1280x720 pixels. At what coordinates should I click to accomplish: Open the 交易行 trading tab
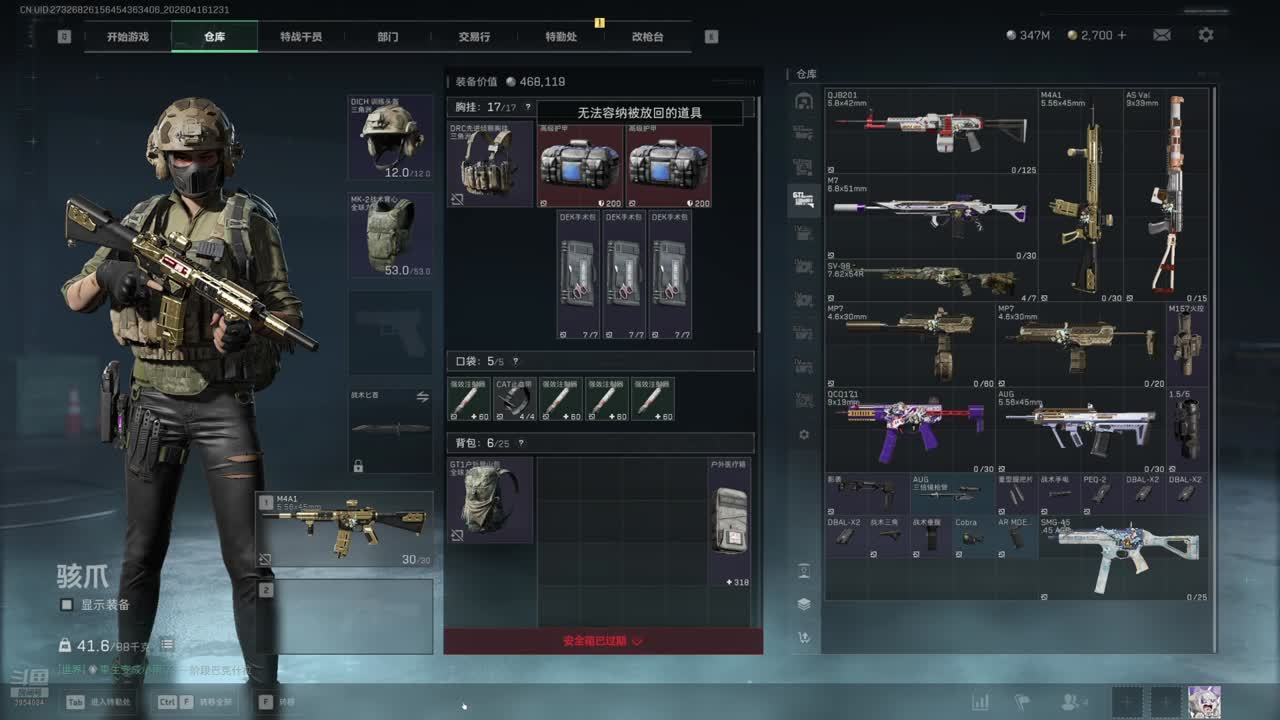tap(474, 37)
